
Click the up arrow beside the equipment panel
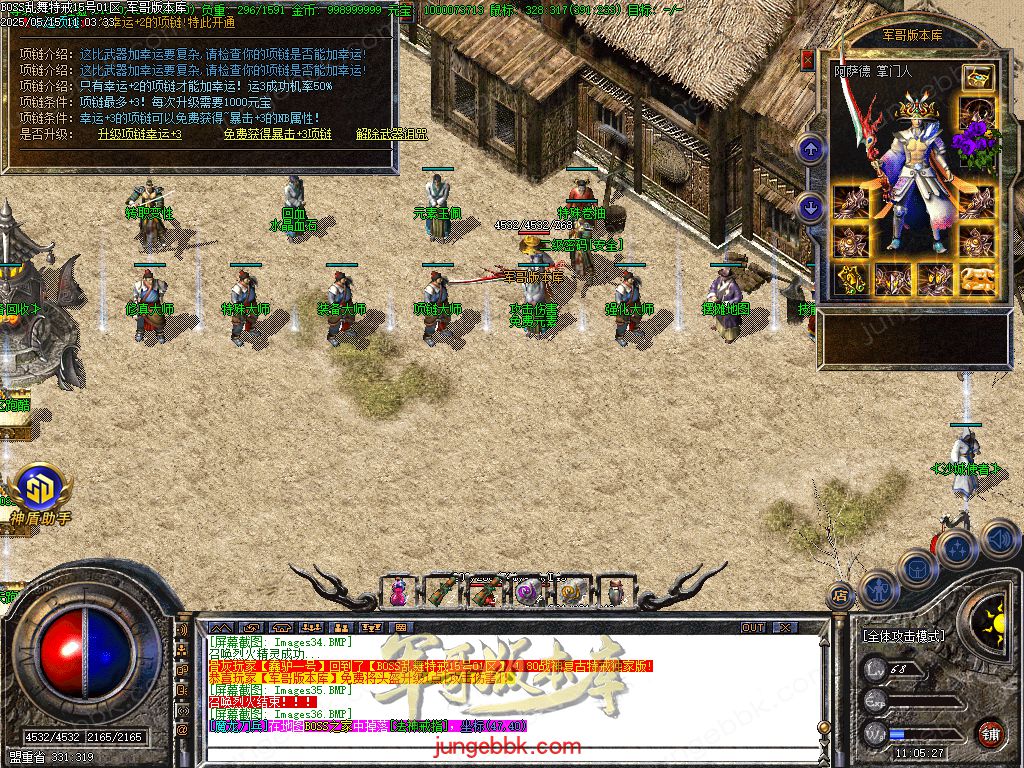click(x=810, y=151)
